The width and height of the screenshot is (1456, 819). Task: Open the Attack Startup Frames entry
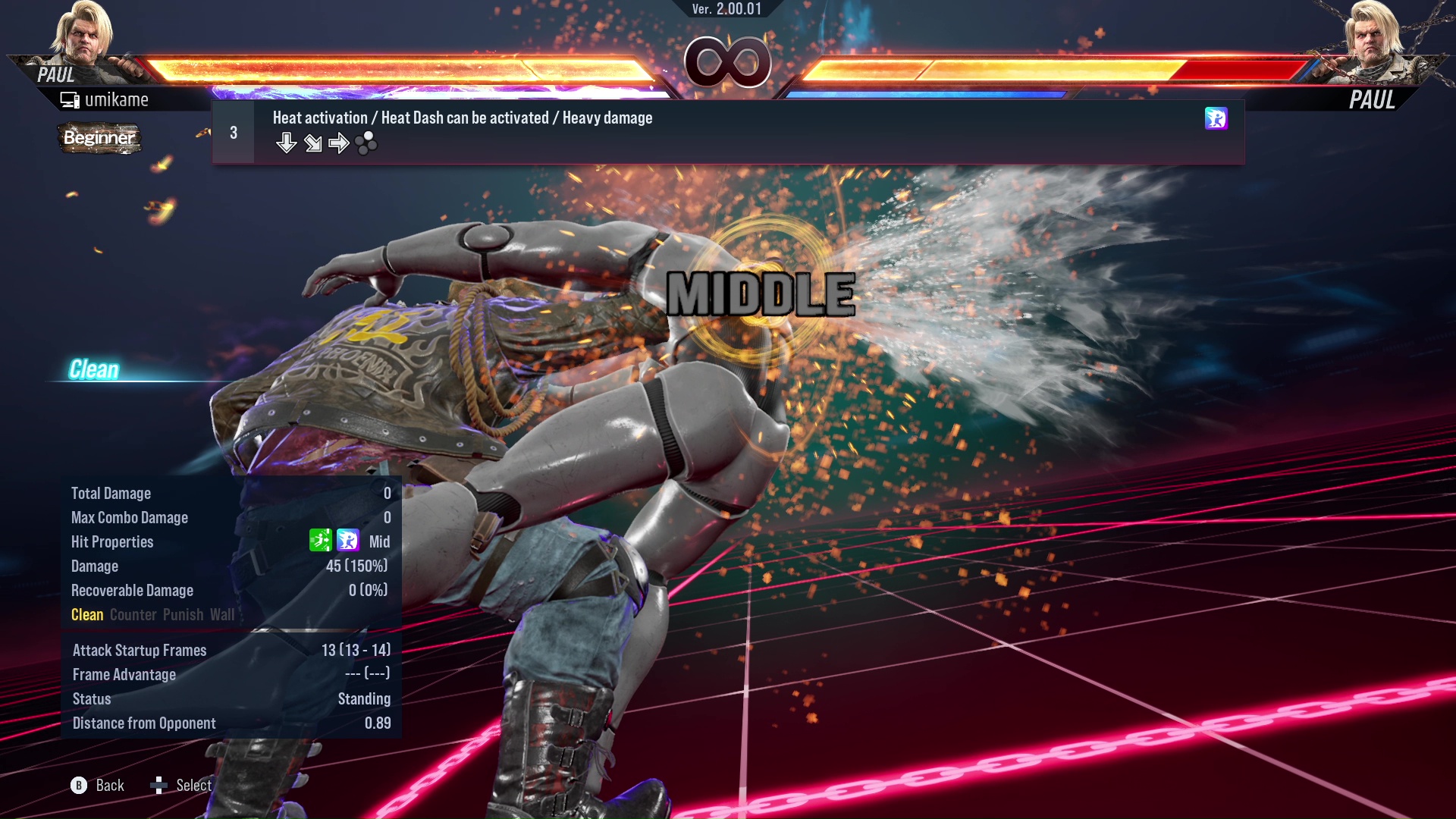[x=139, y=650]
